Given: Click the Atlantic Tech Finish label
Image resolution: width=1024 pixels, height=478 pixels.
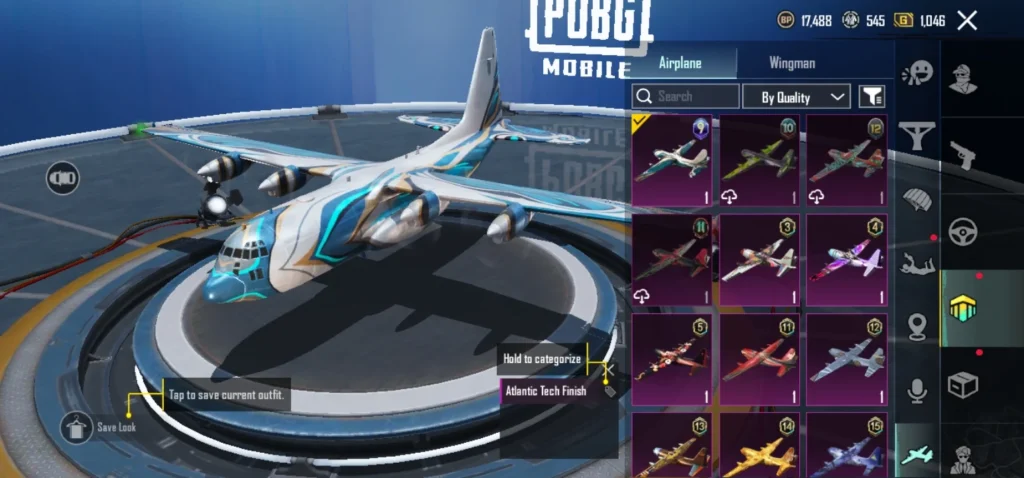Looking at the screenshot, I should 548,391.
